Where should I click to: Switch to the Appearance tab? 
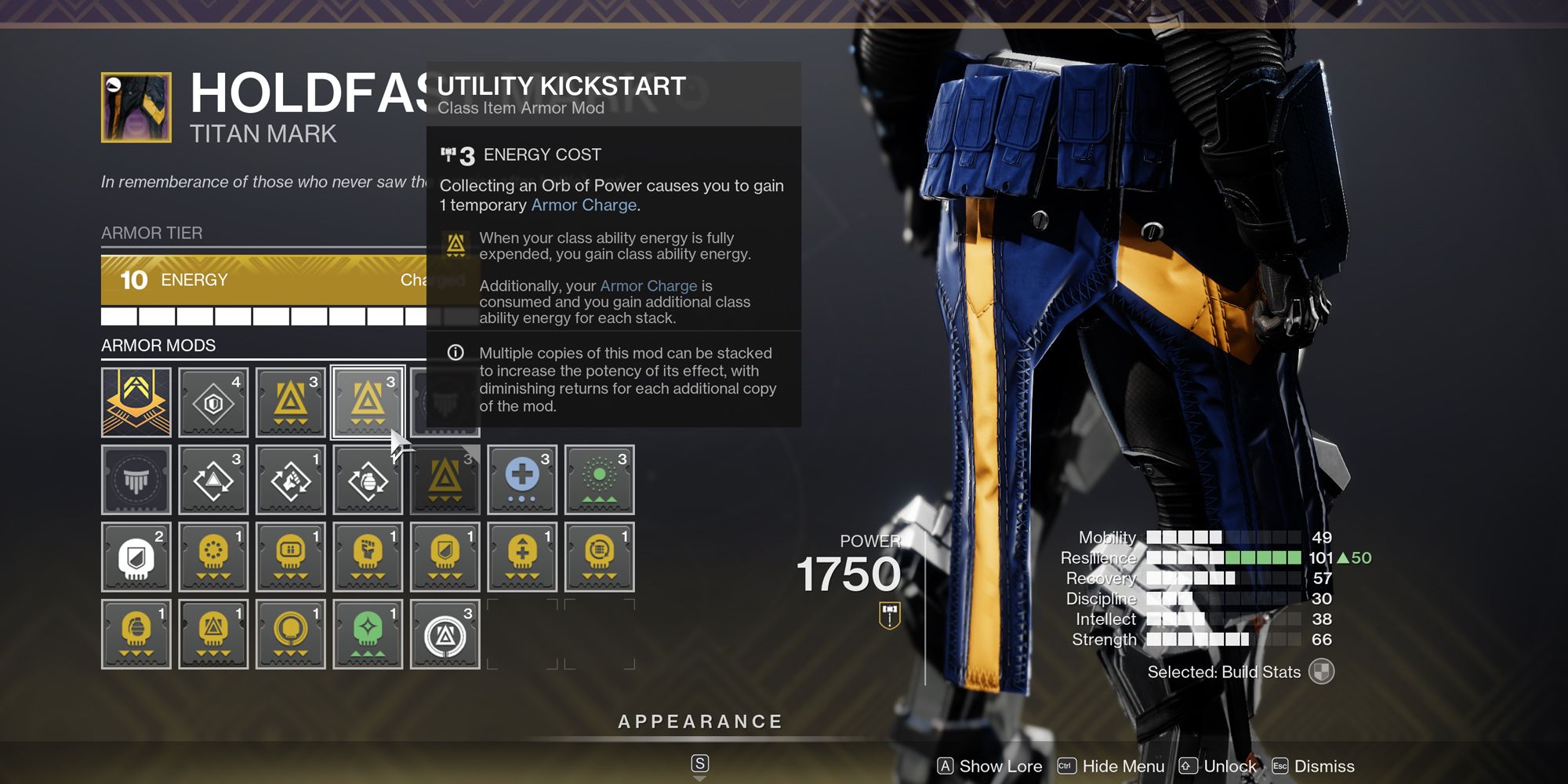pyautogui.click(x=700, y=720)
